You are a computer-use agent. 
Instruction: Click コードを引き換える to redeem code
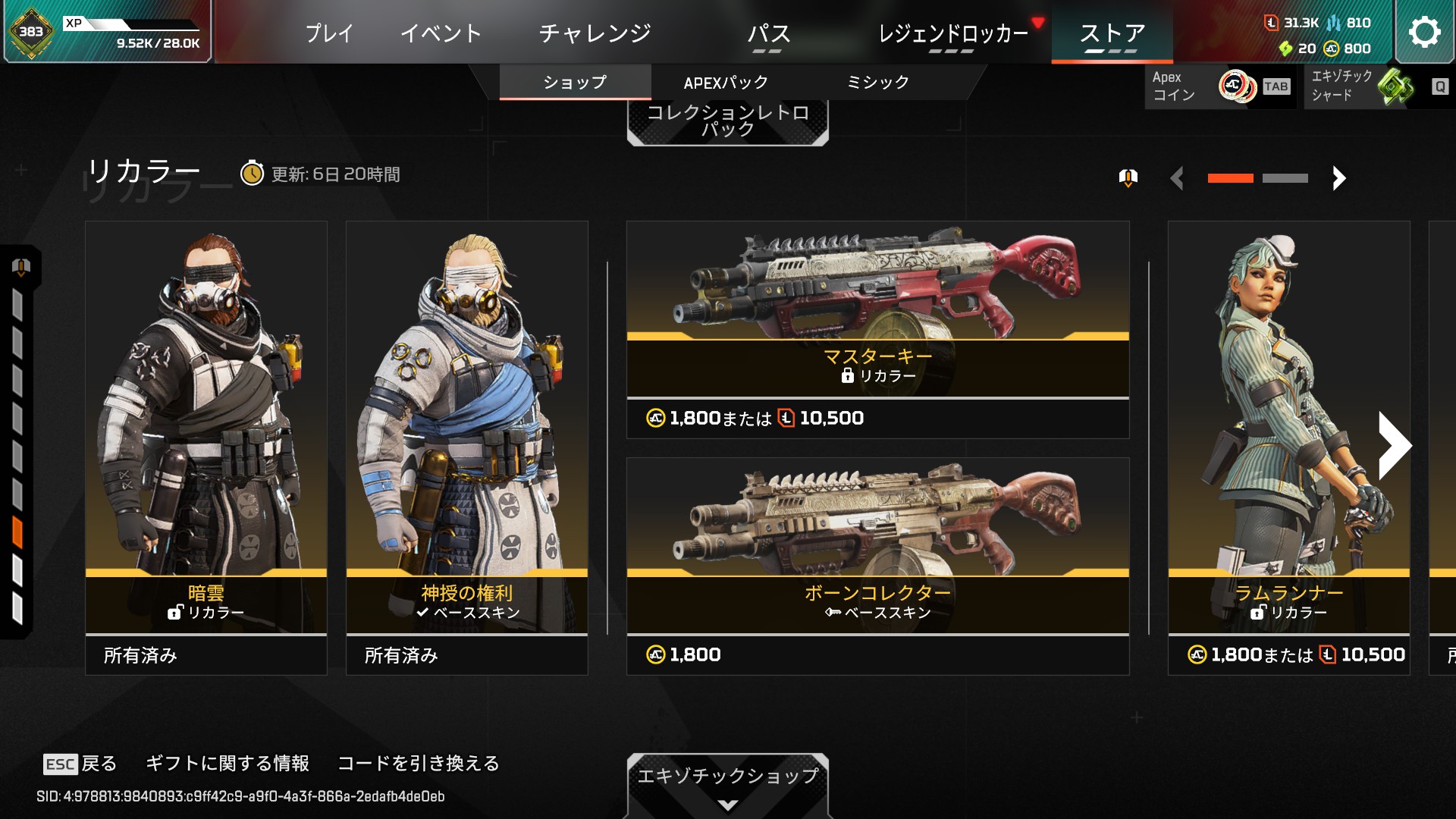click(419, 764)
